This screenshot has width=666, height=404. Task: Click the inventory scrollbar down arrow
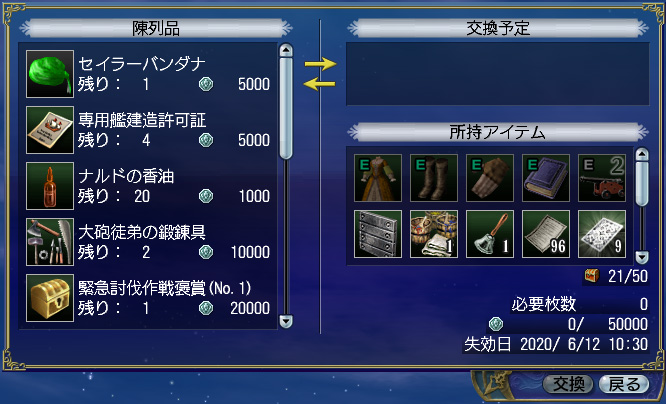point(643,255)
